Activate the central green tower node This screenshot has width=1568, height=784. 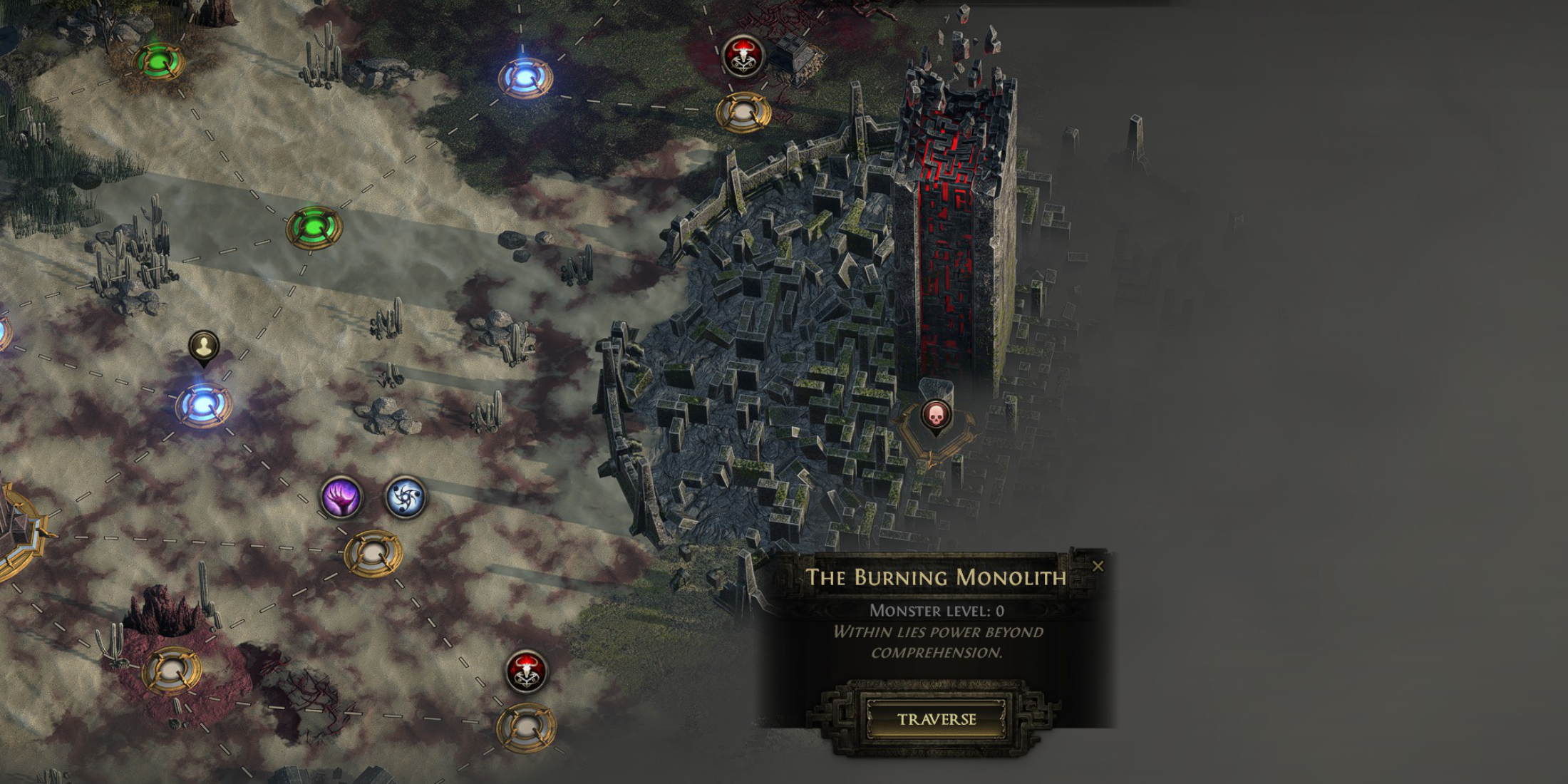pyautogui.click(x=312, y=227)
